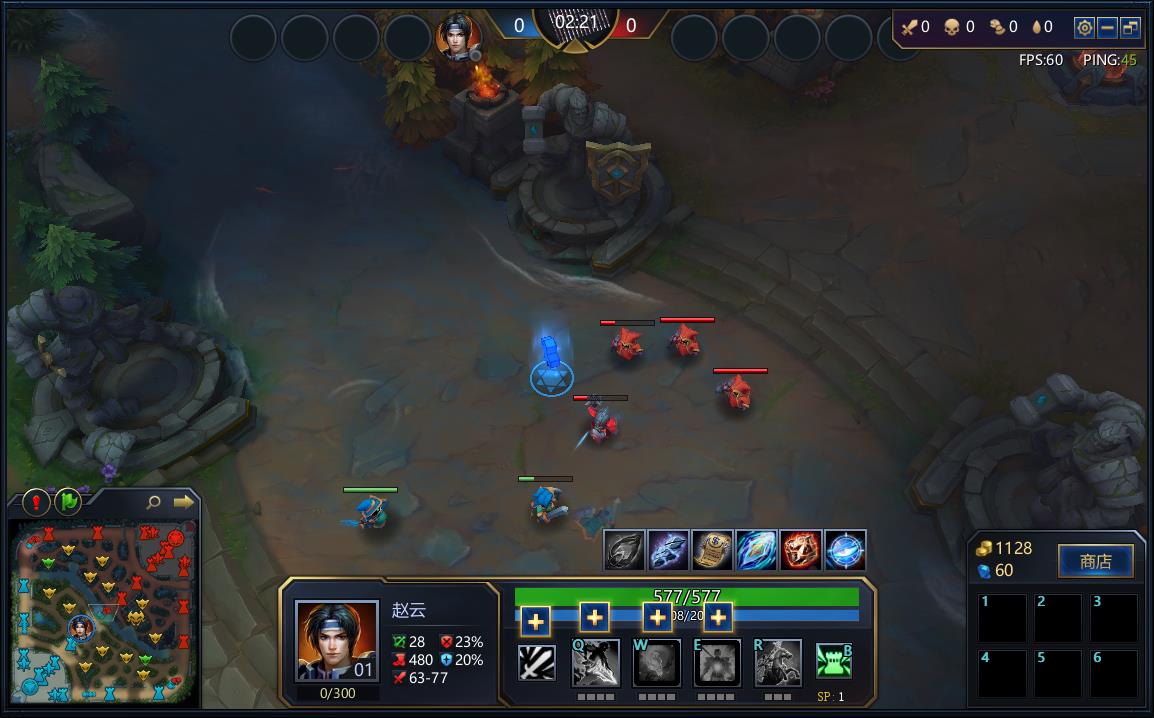Click the hero avatar beside the top scoreboard
The height and width of the screenshot is (718, 1154).
pyautogui.click(x=459, y=38)
